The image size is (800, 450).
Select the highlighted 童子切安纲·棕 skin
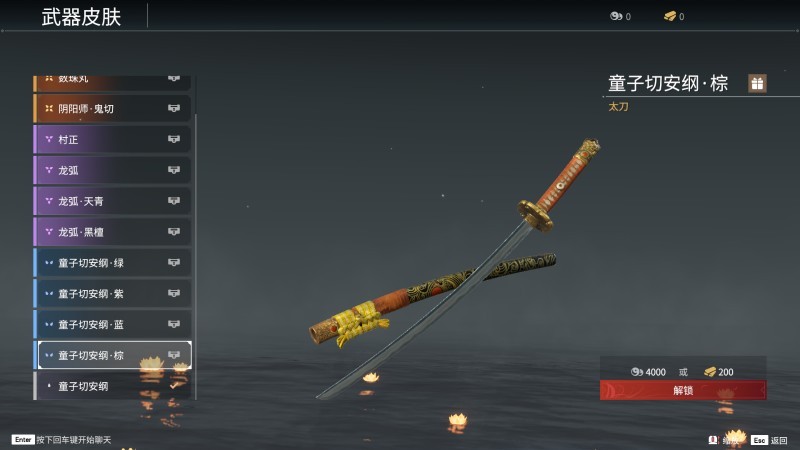(112, 355)
